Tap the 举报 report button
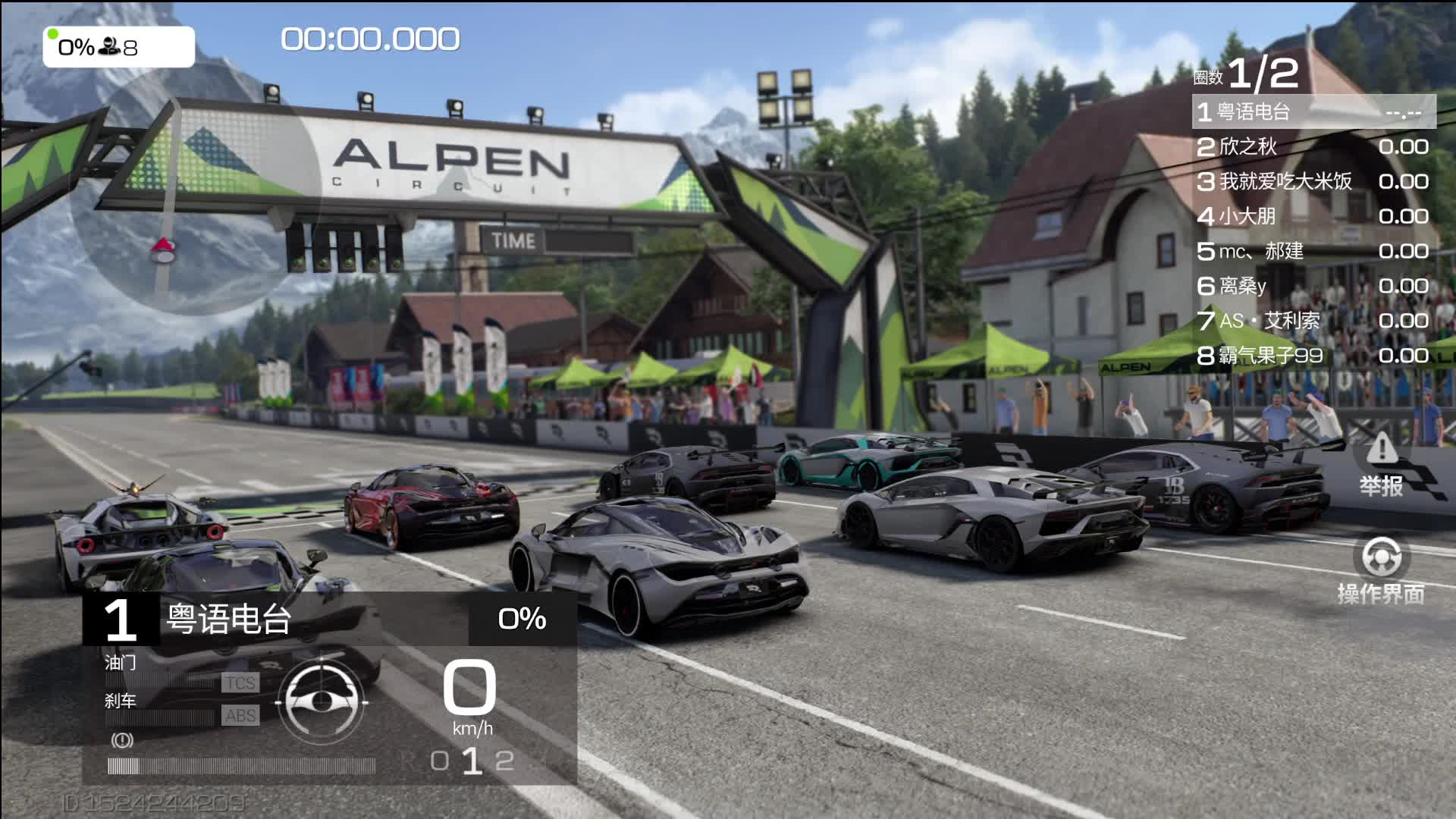1456x819 pixels. tap(1381, 463)
